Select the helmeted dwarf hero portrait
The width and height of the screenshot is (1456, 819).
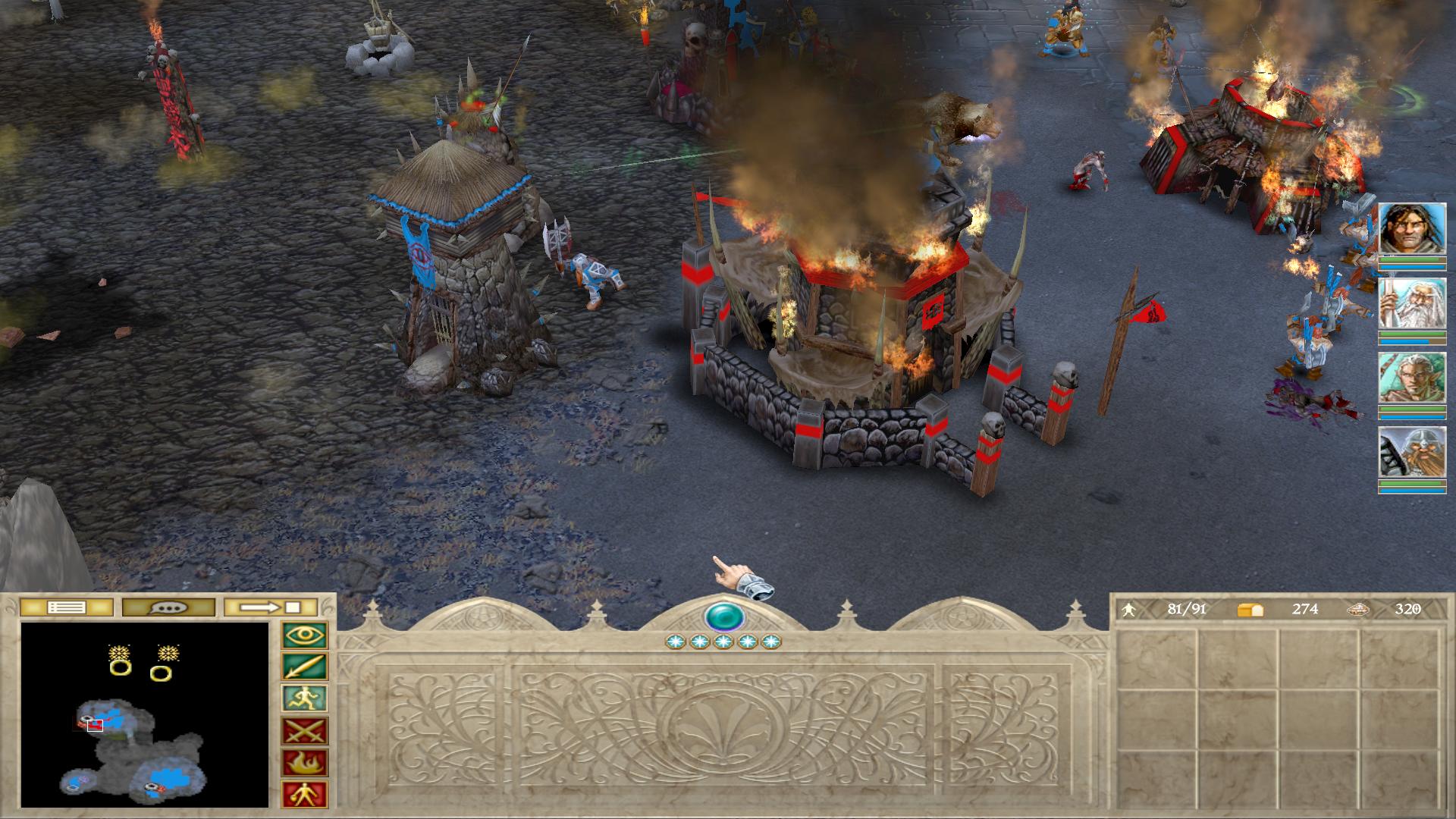pyautogui.click(x=1411, y=452)
